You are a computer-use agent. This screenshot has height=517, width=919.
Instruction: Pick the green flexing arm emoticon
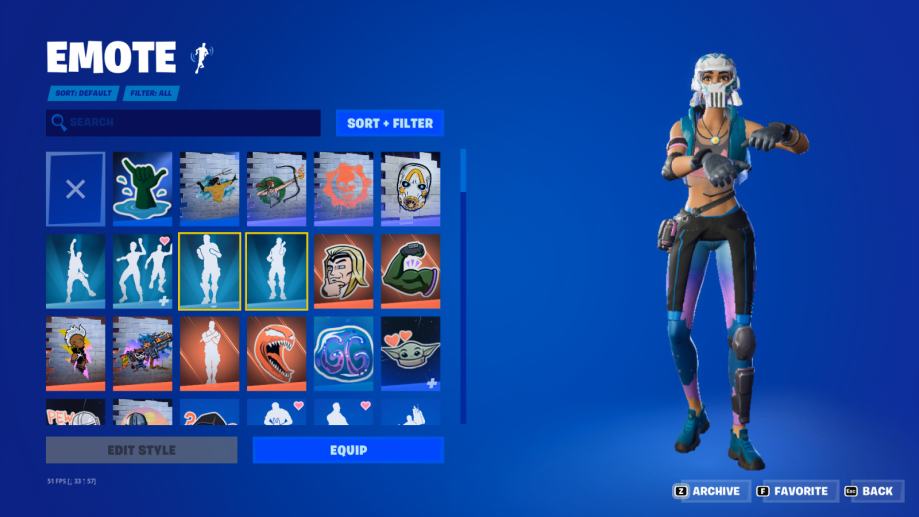[410, 271]
